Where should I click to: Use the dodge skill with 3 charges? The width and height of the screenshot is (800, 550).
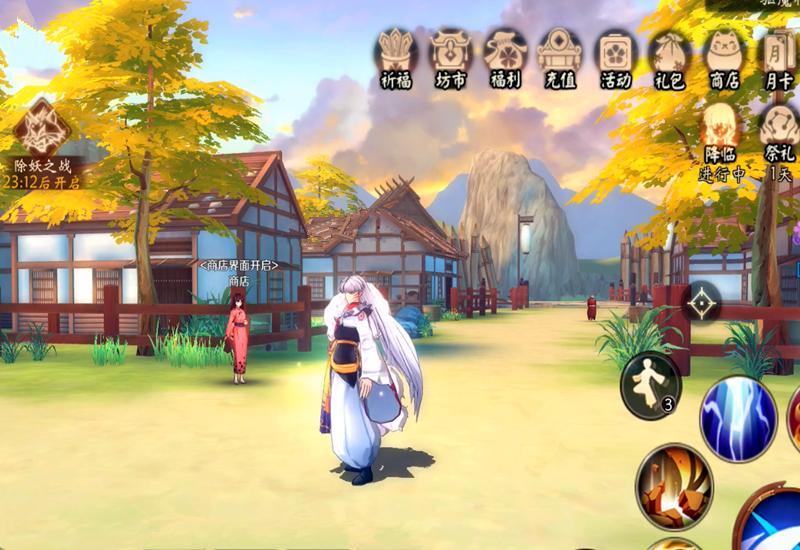650,385
